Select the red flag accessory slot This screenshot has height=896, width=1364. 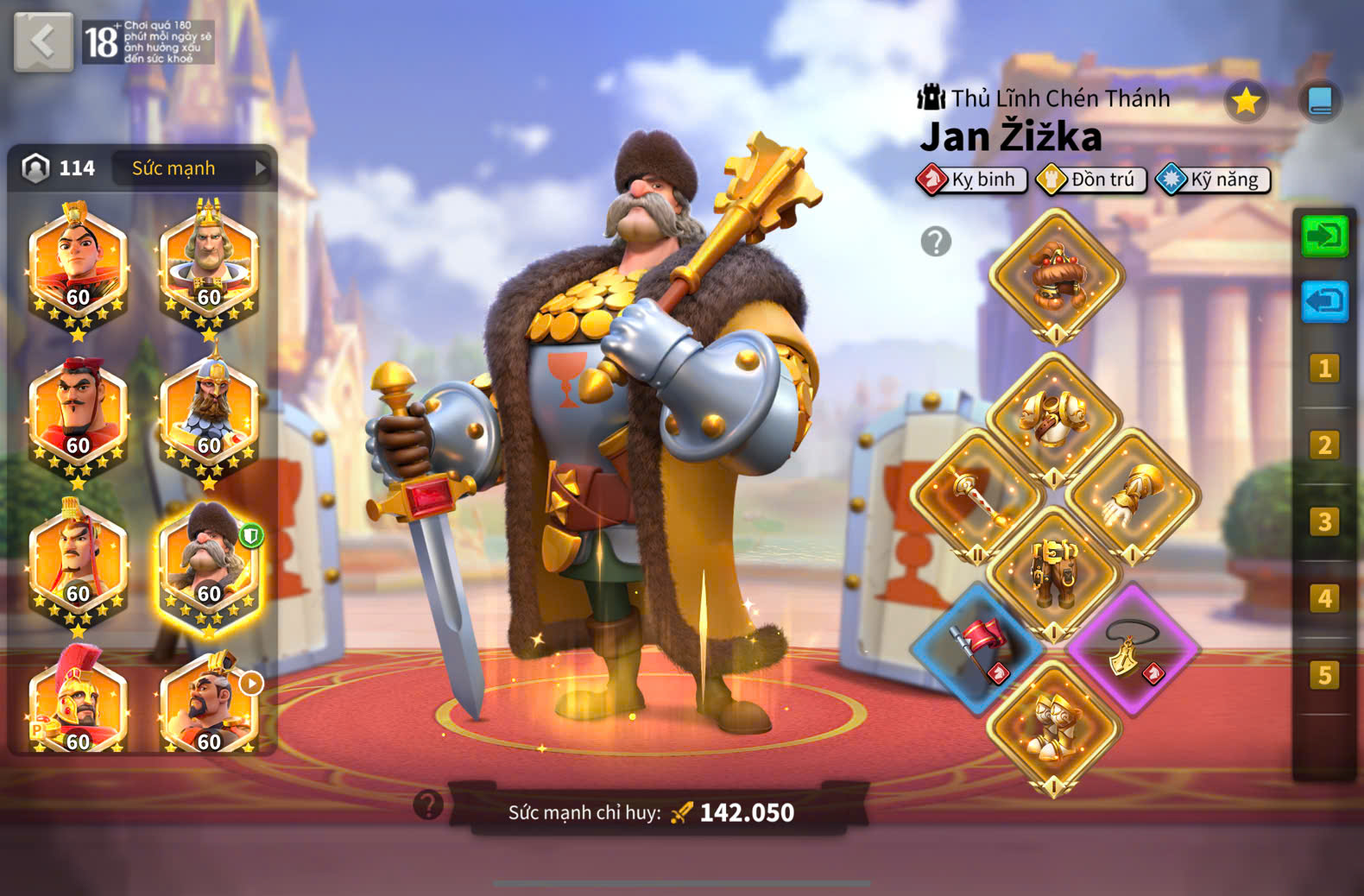[x=977, y=647]
